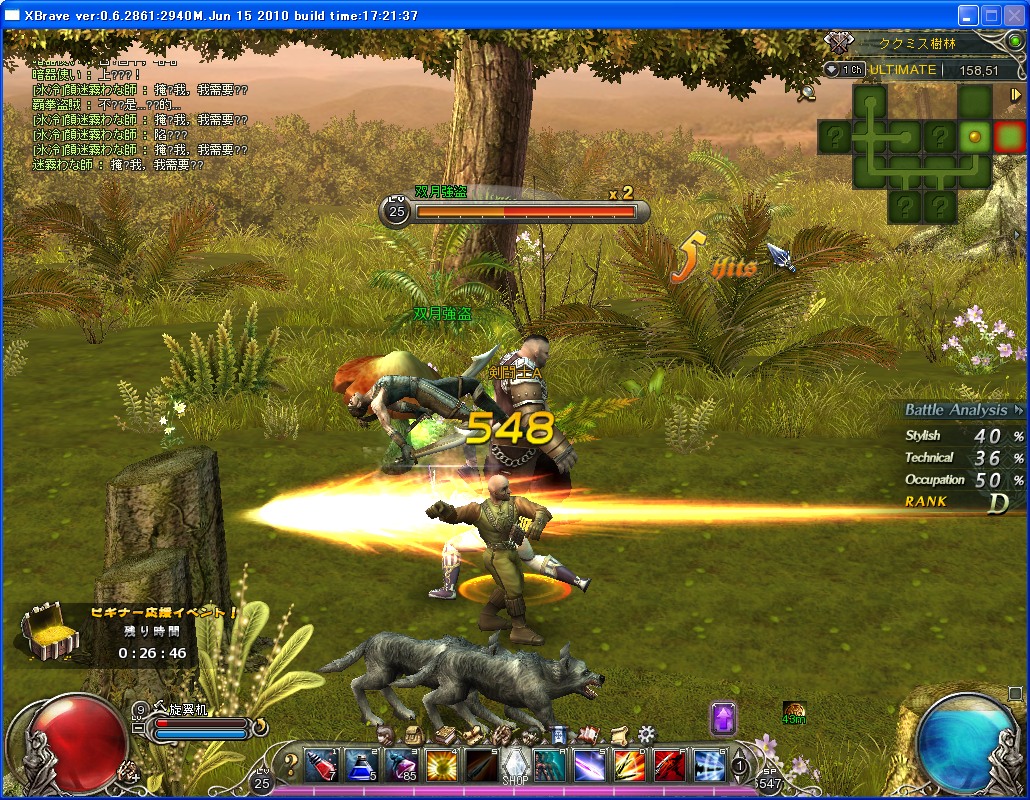This screenshot has width=1030, height=800.
Task: Open the beginner event treasure chest
Action: [x=48, y=631]
